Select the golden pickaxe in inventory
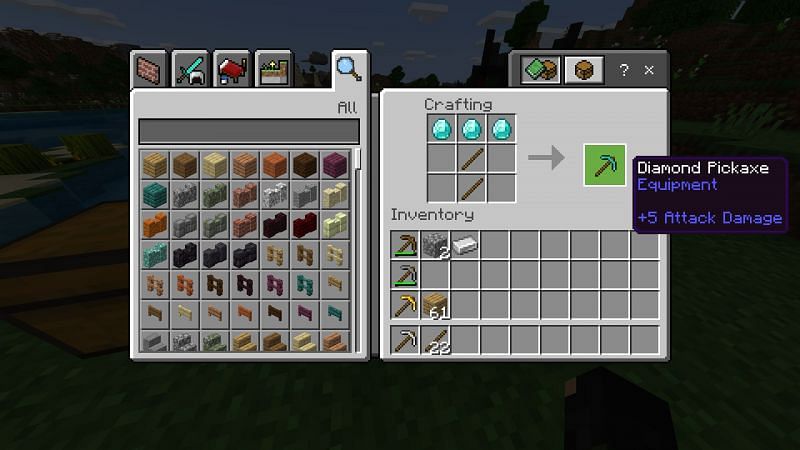Viewport: 800px width, 450px height. (405, 305)
